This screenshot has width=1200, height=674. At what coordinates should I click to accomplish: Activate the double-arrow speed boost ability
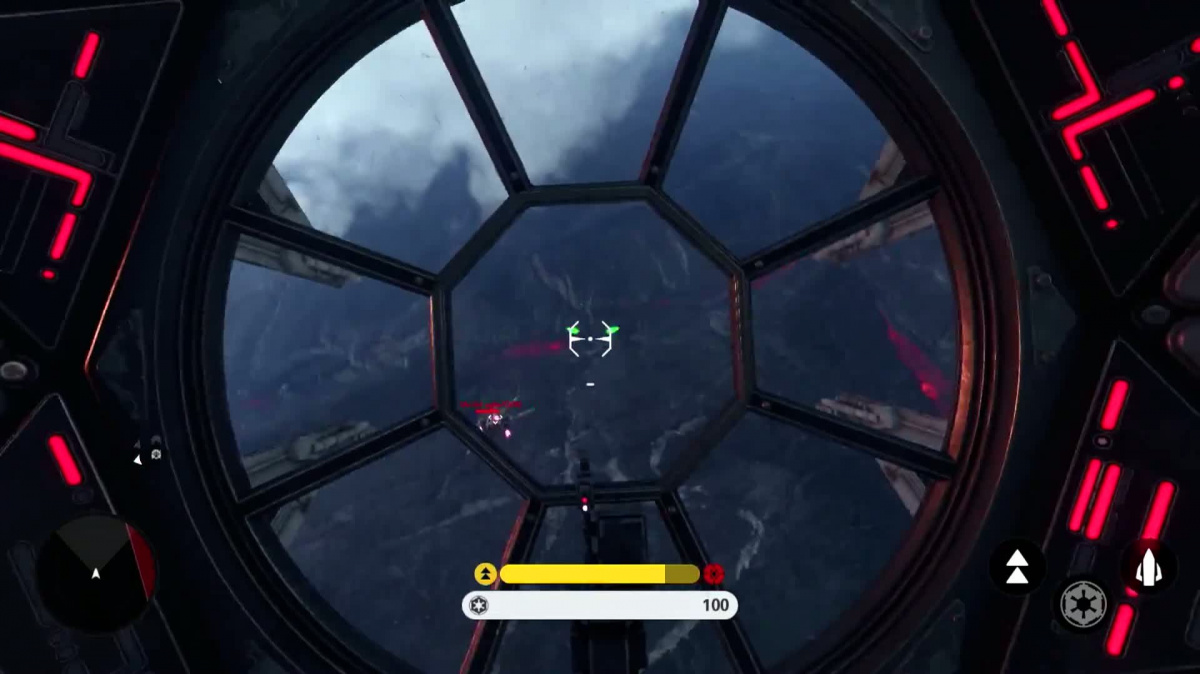pyautogui.click(x=1016, y=567)
